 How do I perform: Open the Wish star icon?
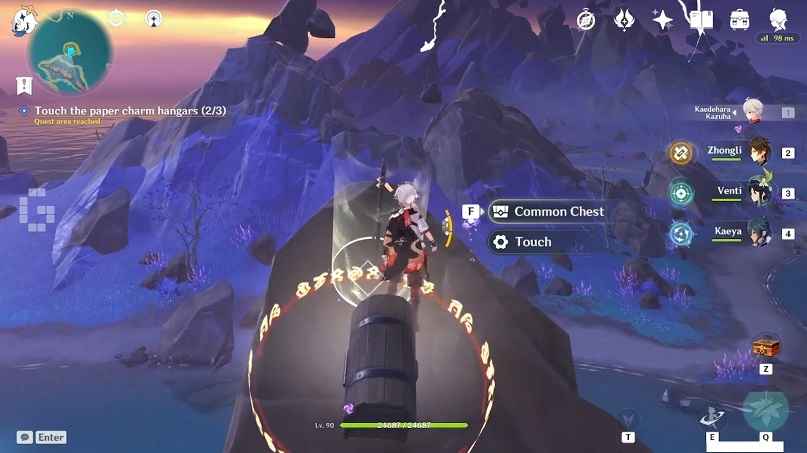click(662, 19)
